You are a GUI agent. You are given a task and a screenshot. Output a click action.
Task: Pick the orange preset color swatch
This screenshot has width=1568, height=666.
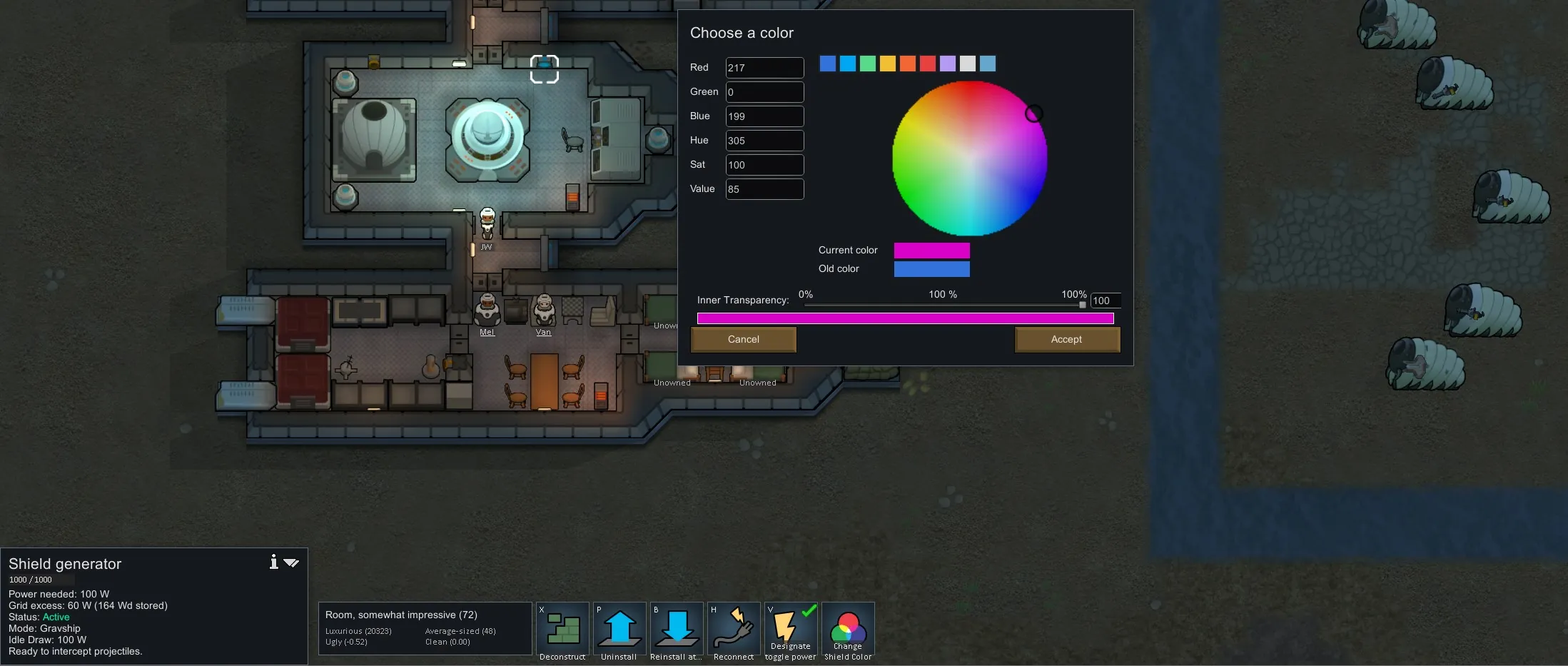(907, 64)
